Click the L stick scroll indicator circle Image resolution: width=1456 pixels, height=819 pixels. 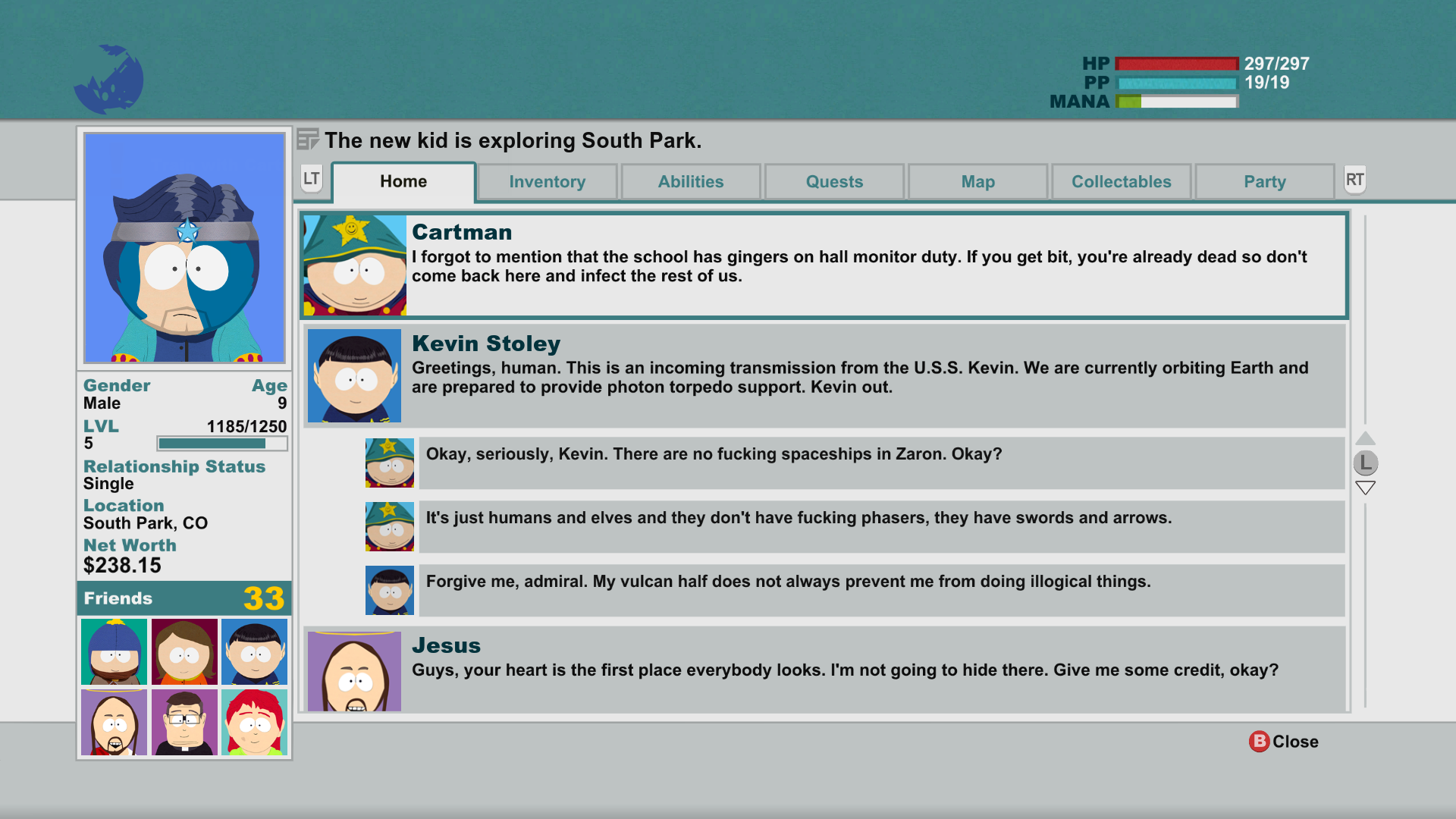1365,463
